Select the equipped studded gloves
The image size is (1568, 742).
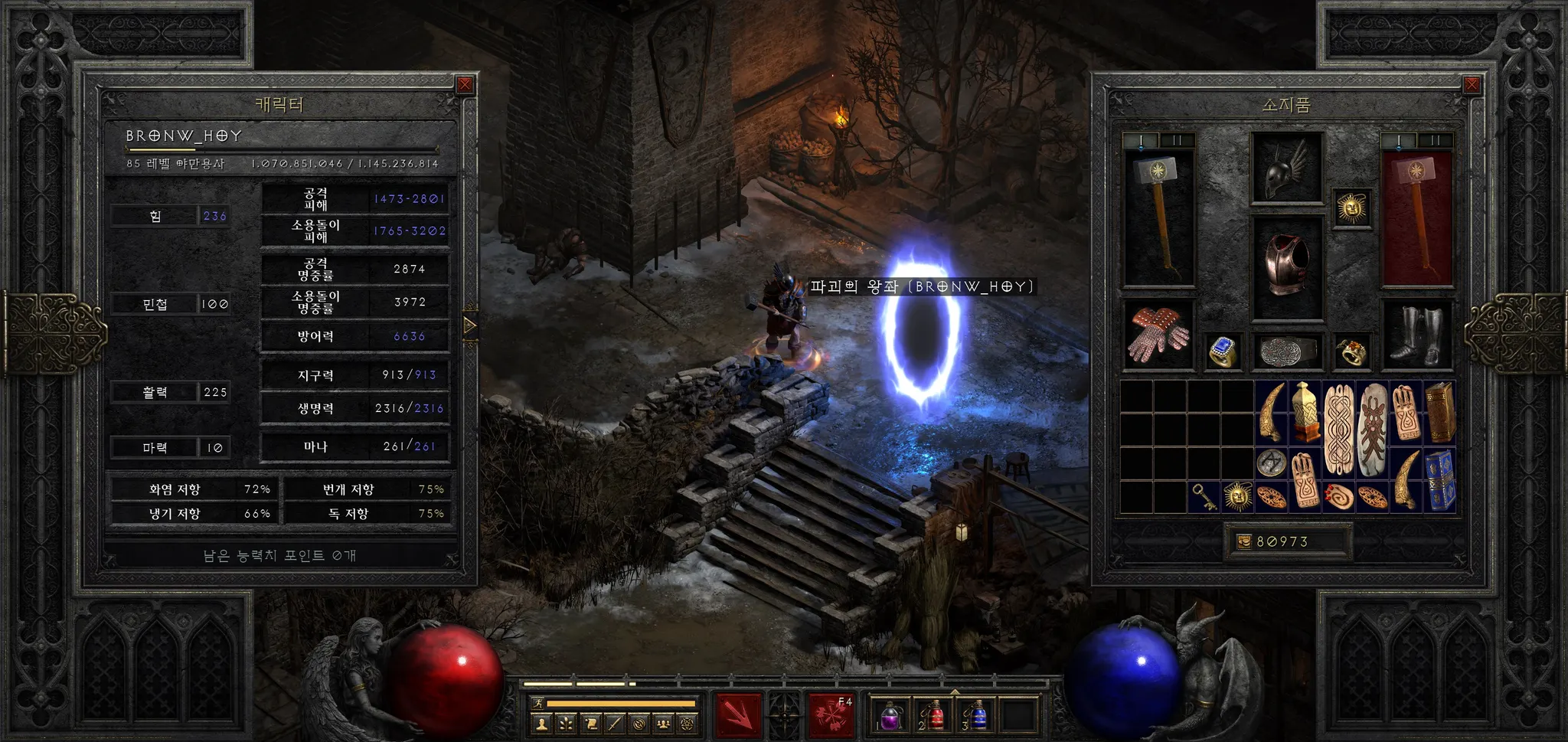click(x=1158, y=335)
